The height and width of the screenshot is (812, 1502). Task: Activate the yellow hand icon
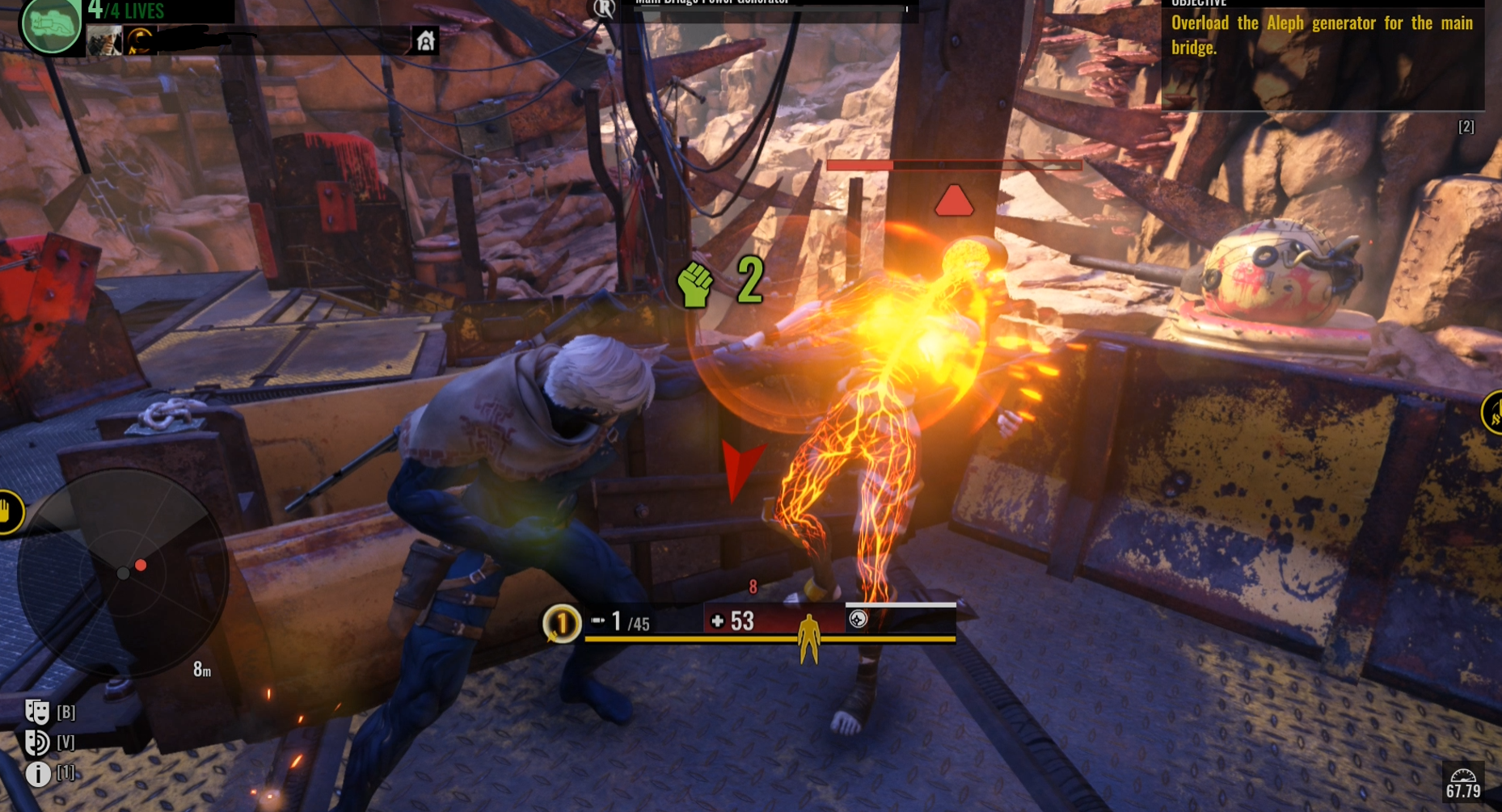7,512
